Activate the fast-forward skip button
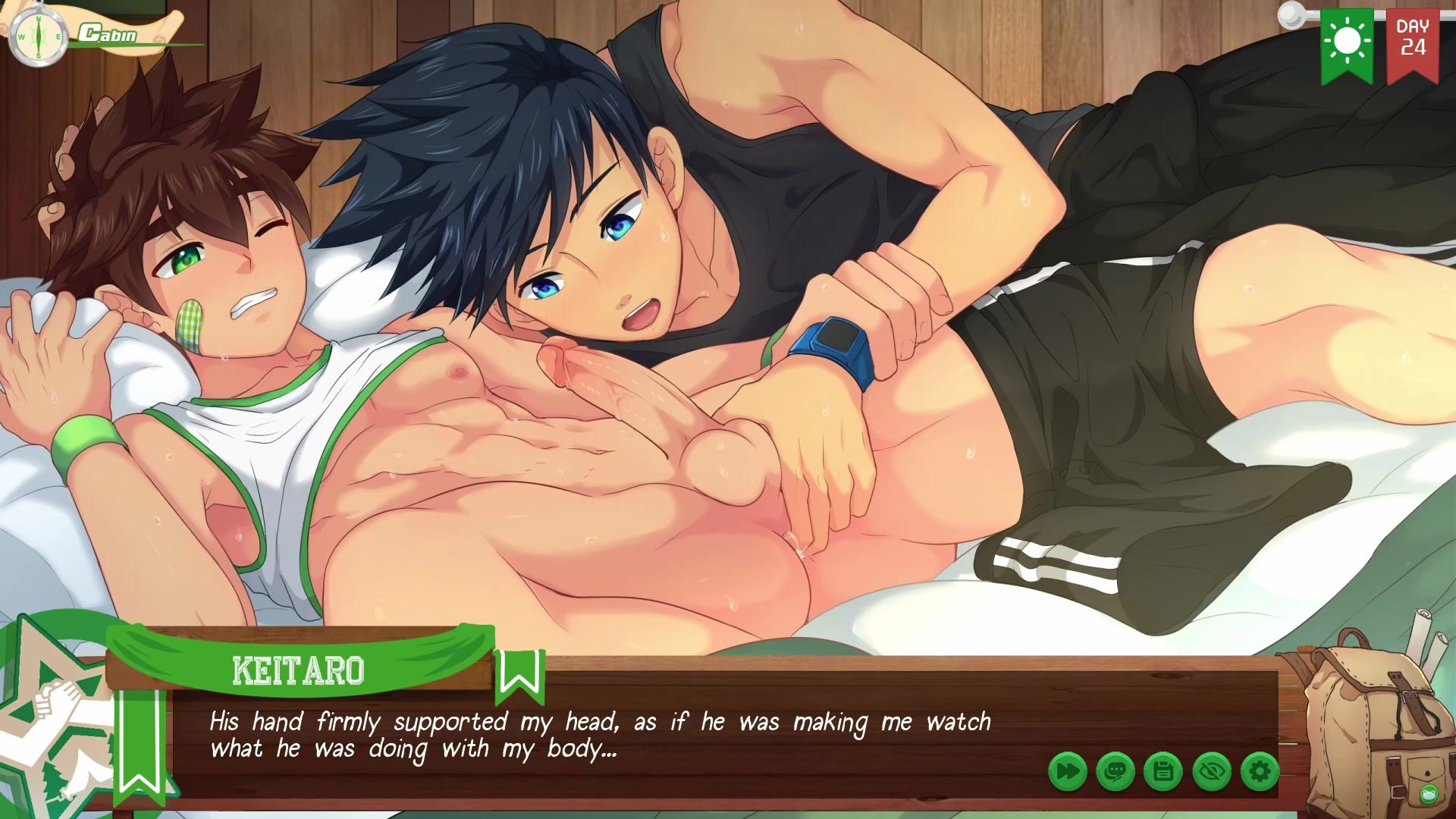The width and height of the screenshot is (1456, 819). pyautogui.click(x=1068, y=772)
